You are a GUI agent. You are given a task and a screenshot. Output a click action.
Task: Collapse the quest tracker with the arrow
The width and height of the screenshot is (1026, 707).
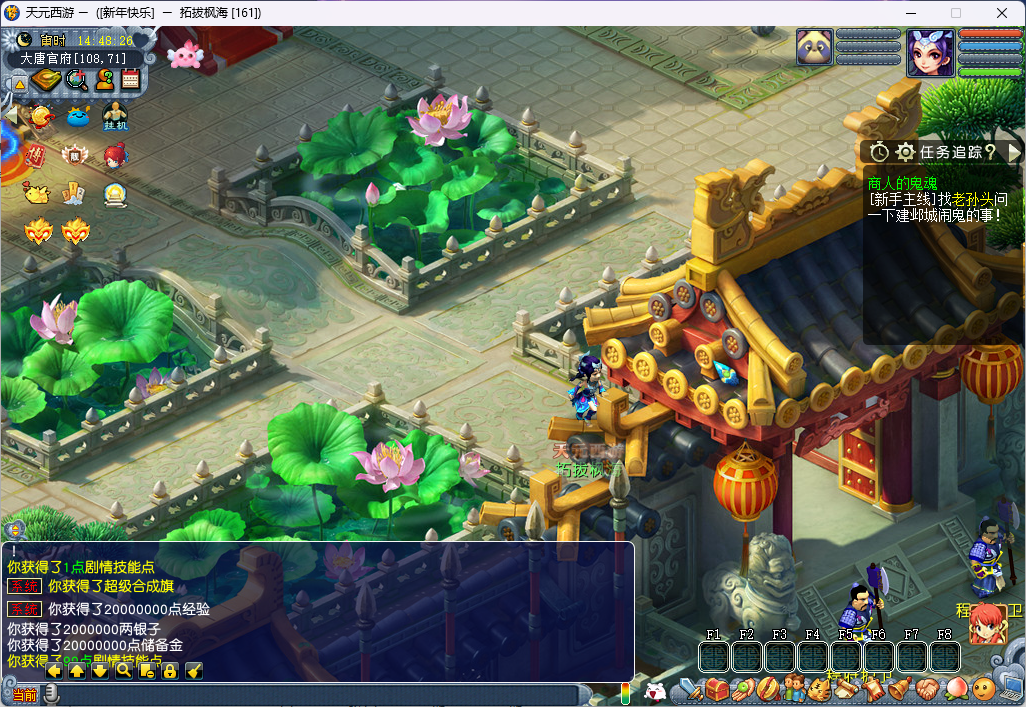(x=1014, y=152)
